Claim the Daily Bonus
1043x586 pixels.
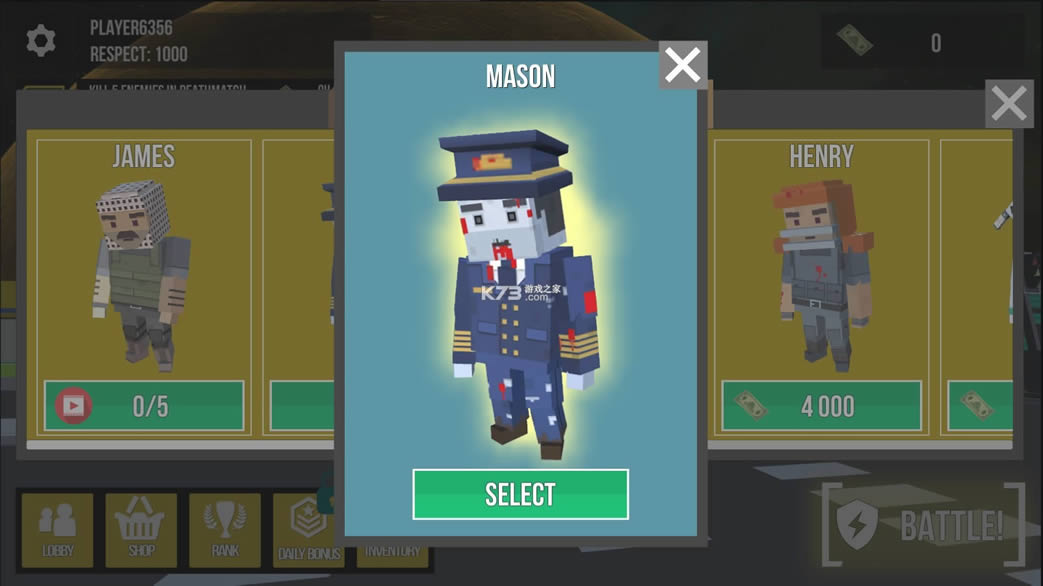click(x=306, y=530)
